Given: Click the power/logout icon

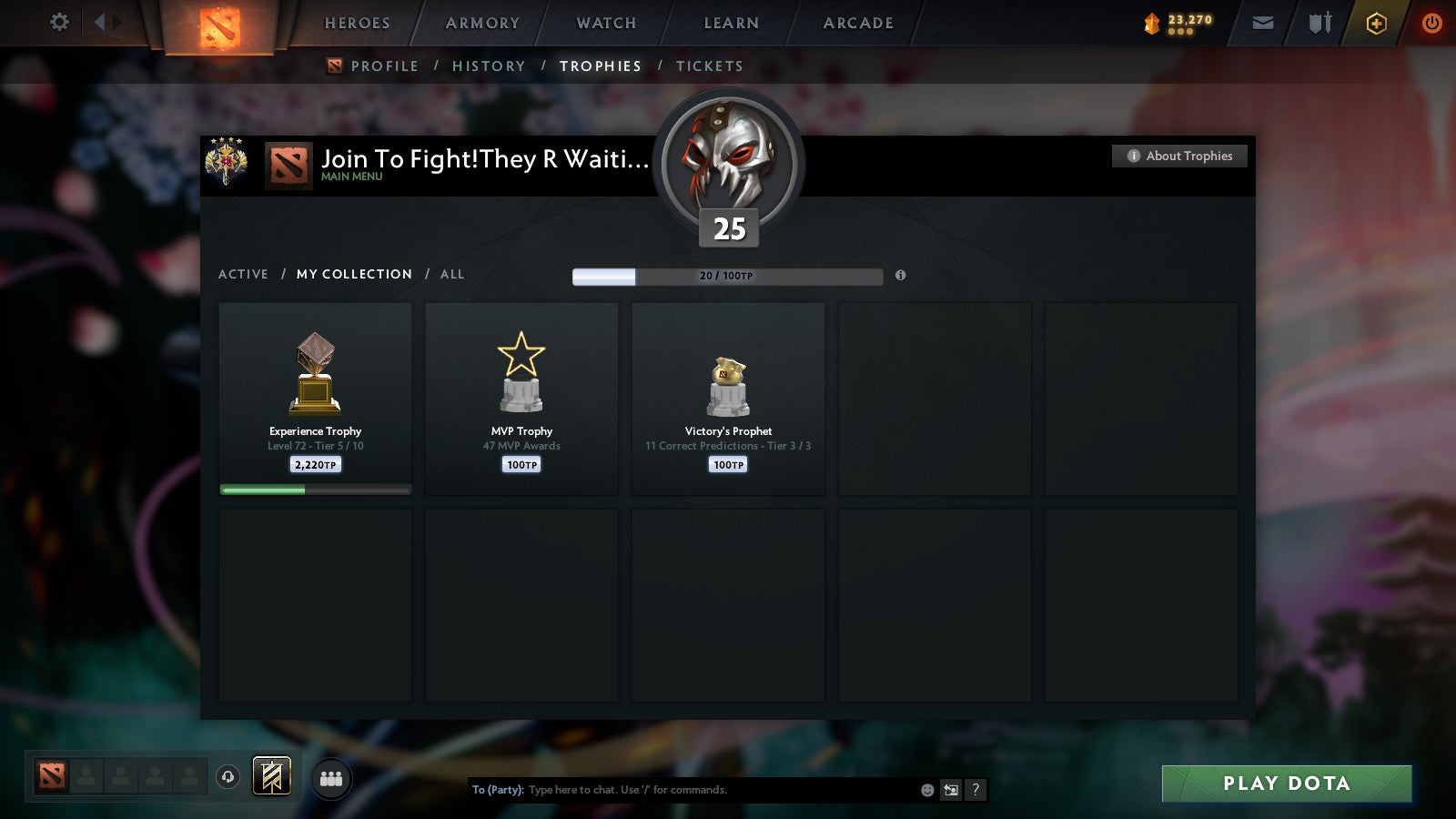Looking at the screenshot, I should (1431, 23).
